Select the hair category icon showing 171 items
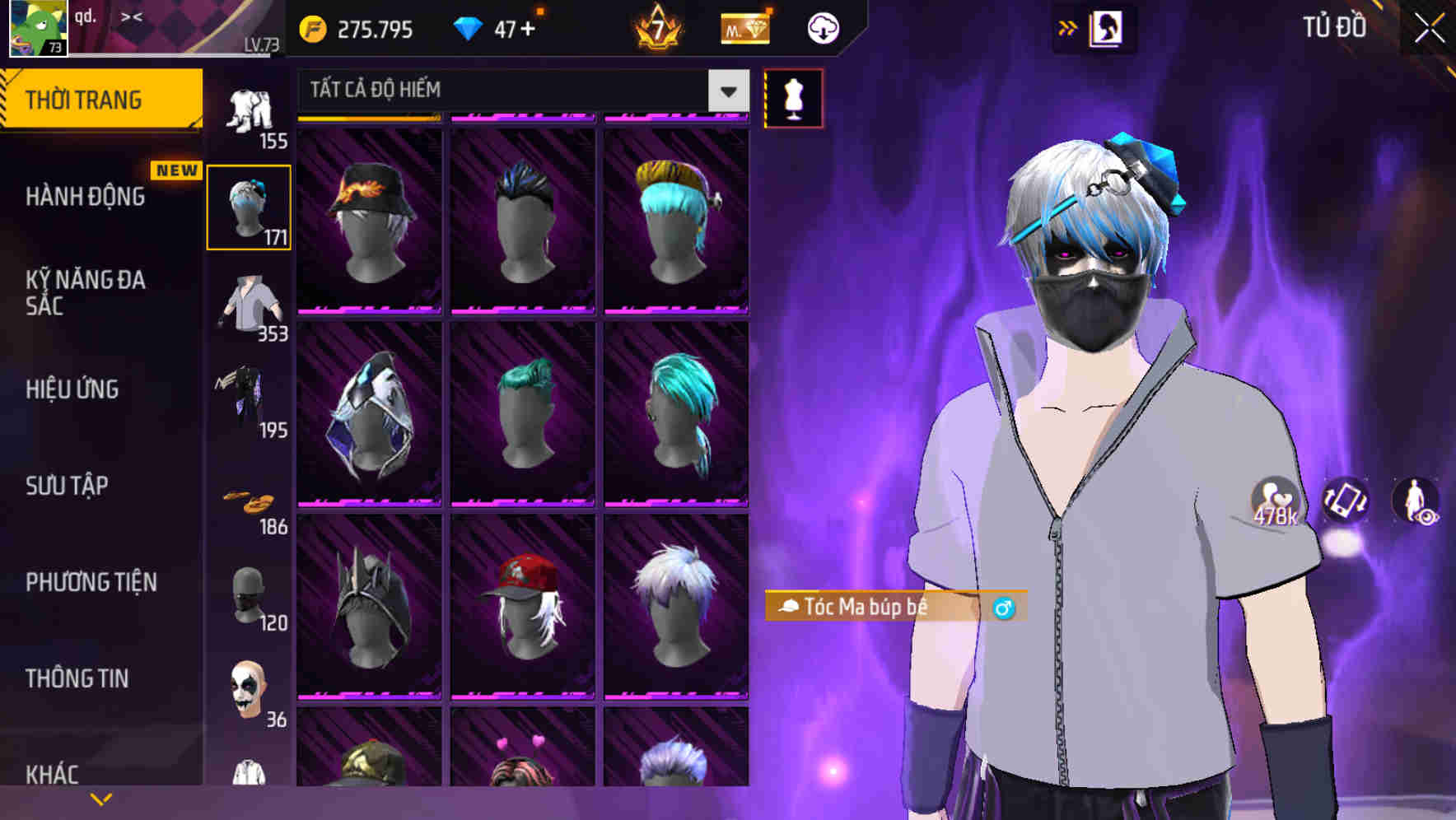 pos(249,206)
